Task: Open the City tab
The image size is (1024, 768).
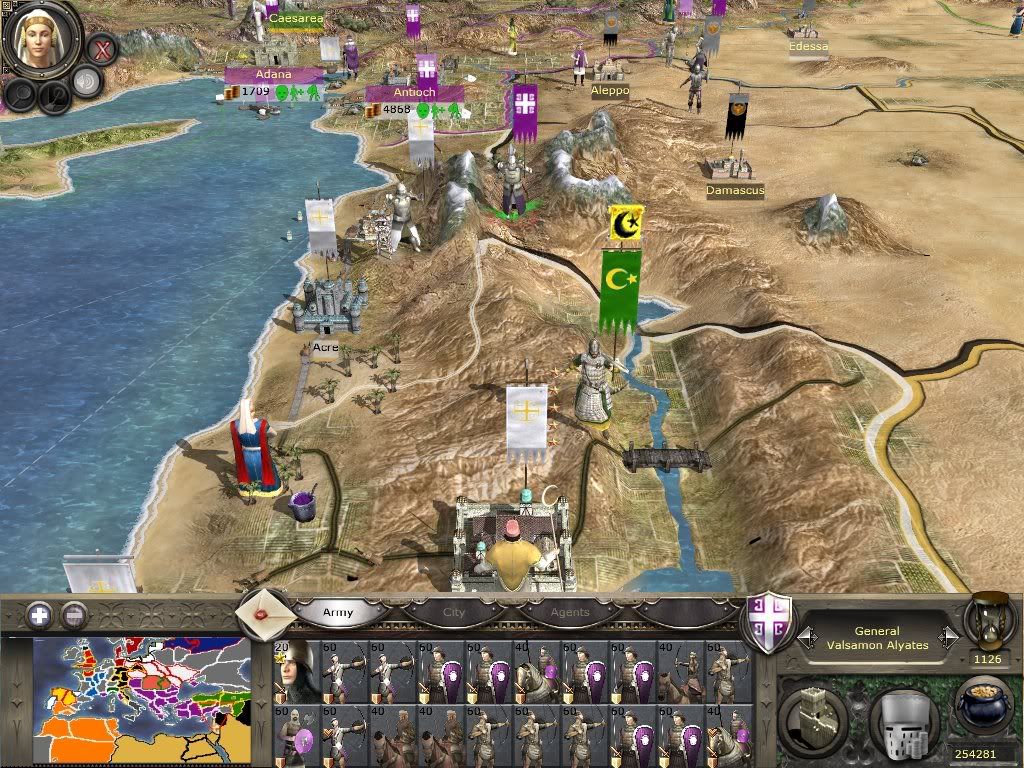Action: tap(454, 612)
